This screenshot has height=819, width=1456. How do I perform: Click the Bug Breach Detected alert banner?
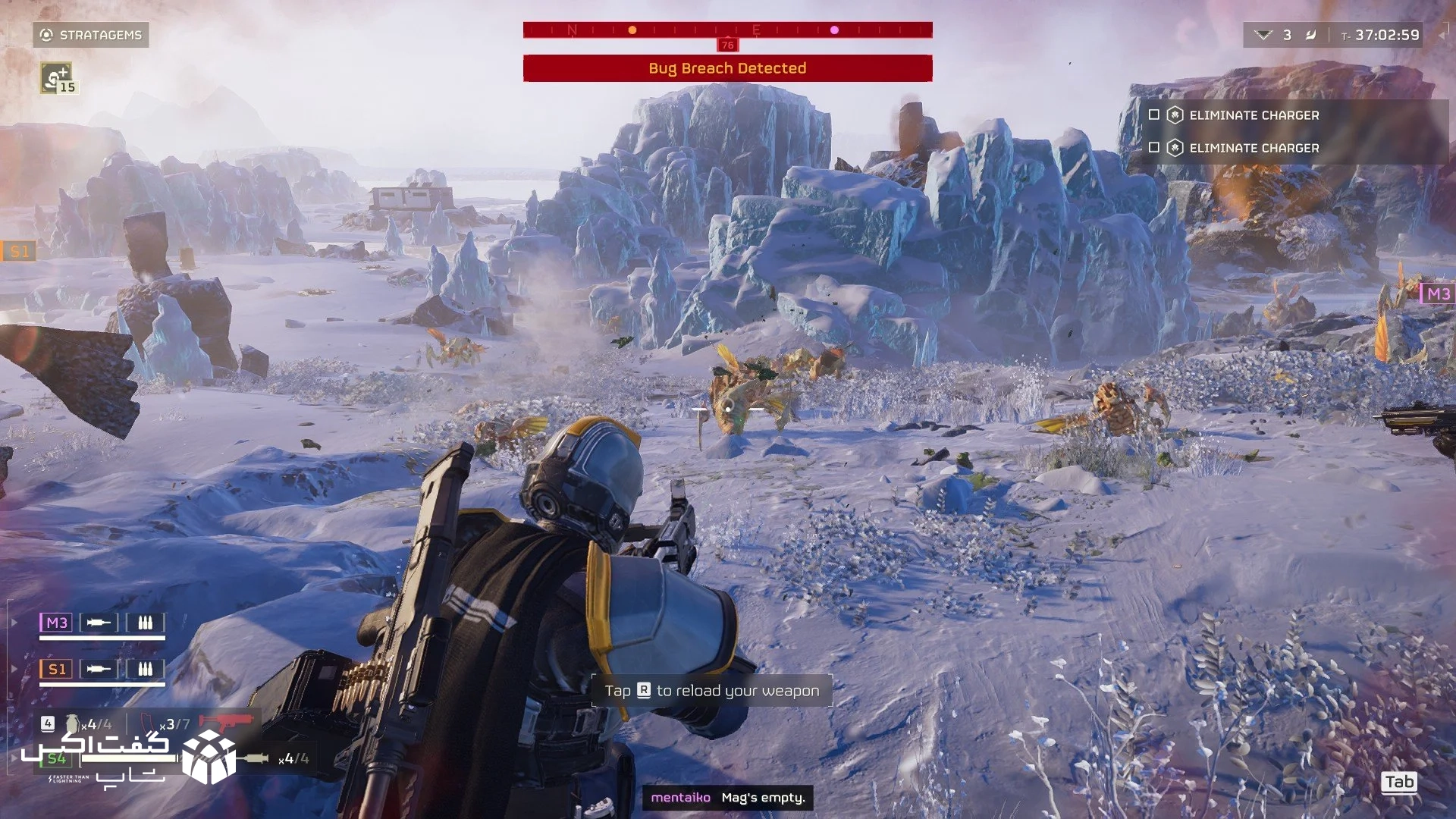[x=727, y=68]
